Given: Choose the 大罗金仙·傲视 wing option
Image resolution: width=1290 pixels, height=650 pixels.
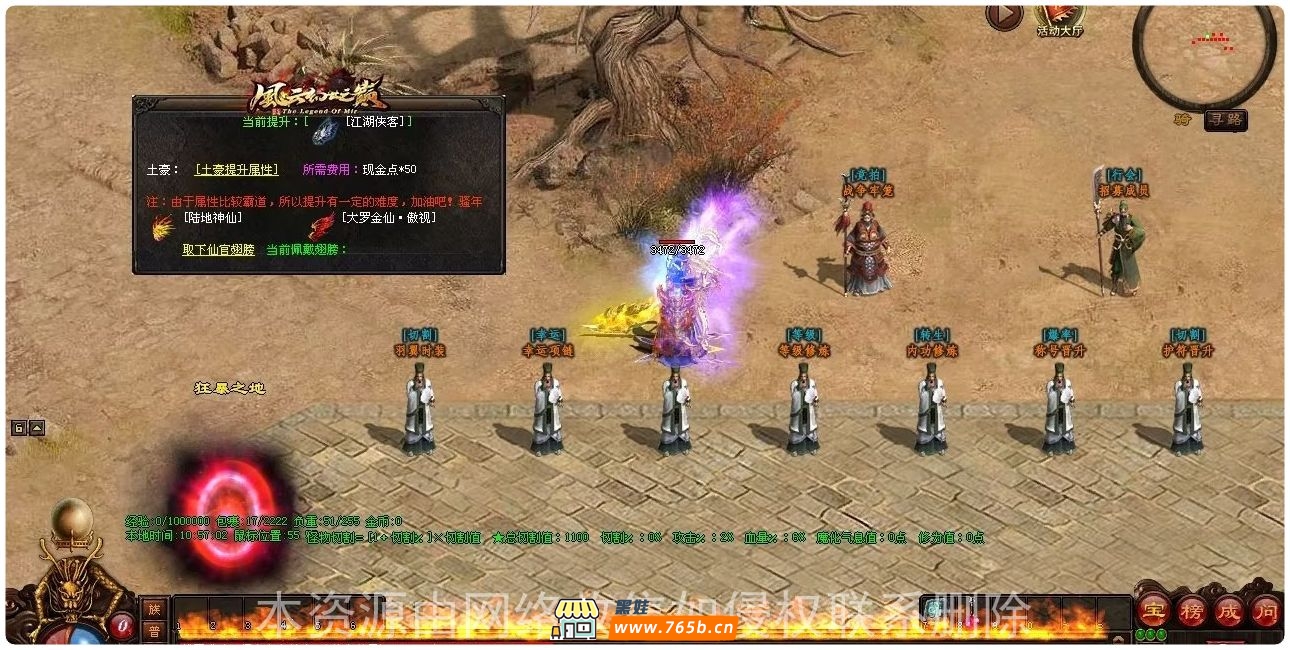Looking at the screenshot, I should (388, 217).
